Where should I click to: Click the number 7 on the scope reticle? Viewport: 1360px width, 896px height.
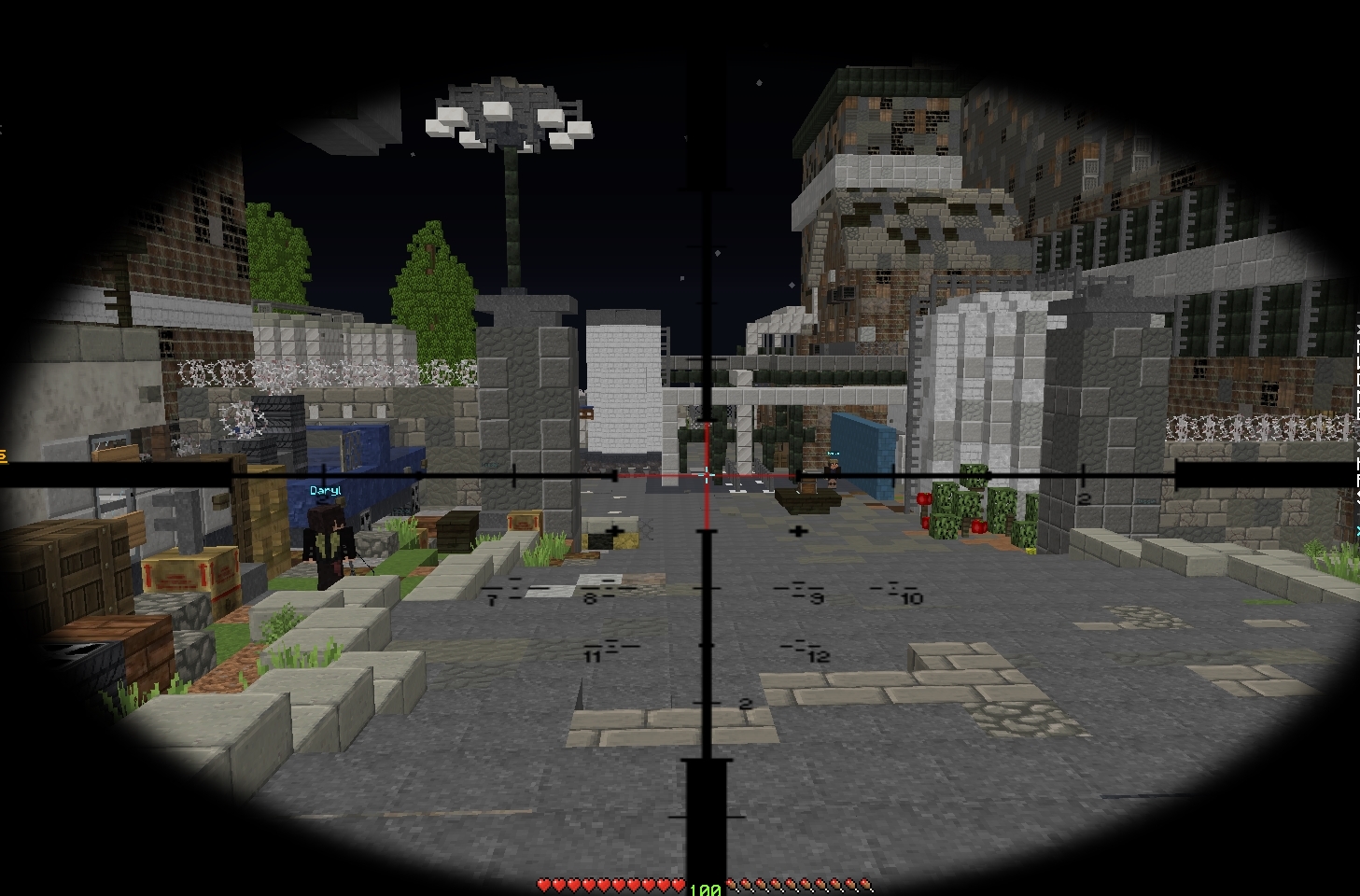[490, 600]
